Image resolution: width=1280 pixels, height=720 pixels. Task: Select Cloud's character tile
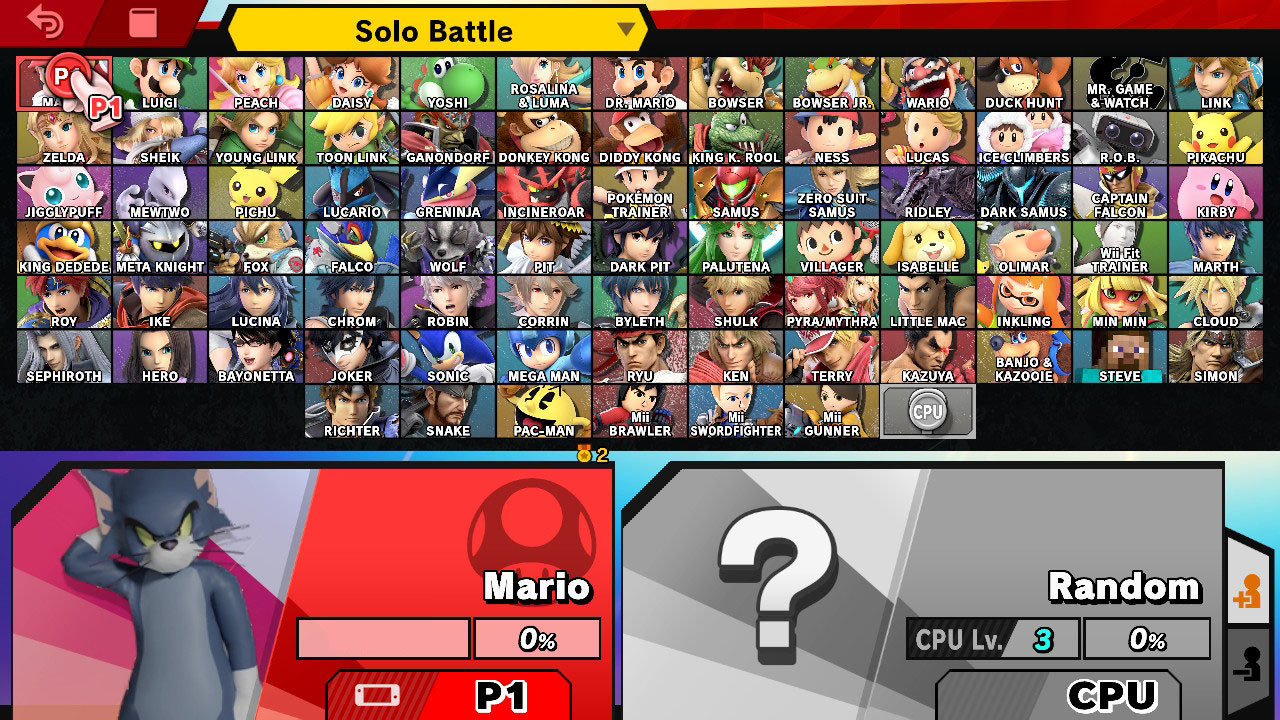pyautogui.click(x=1214, y=300)
